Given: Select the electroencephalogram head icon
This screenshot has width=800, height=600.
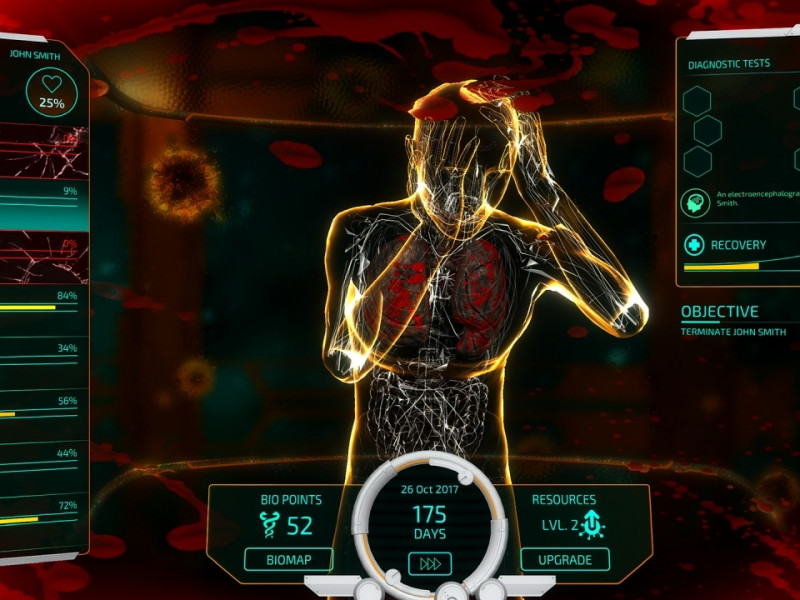Looking at the screenshot, I should pyautogui.click(x=695, y=203).
